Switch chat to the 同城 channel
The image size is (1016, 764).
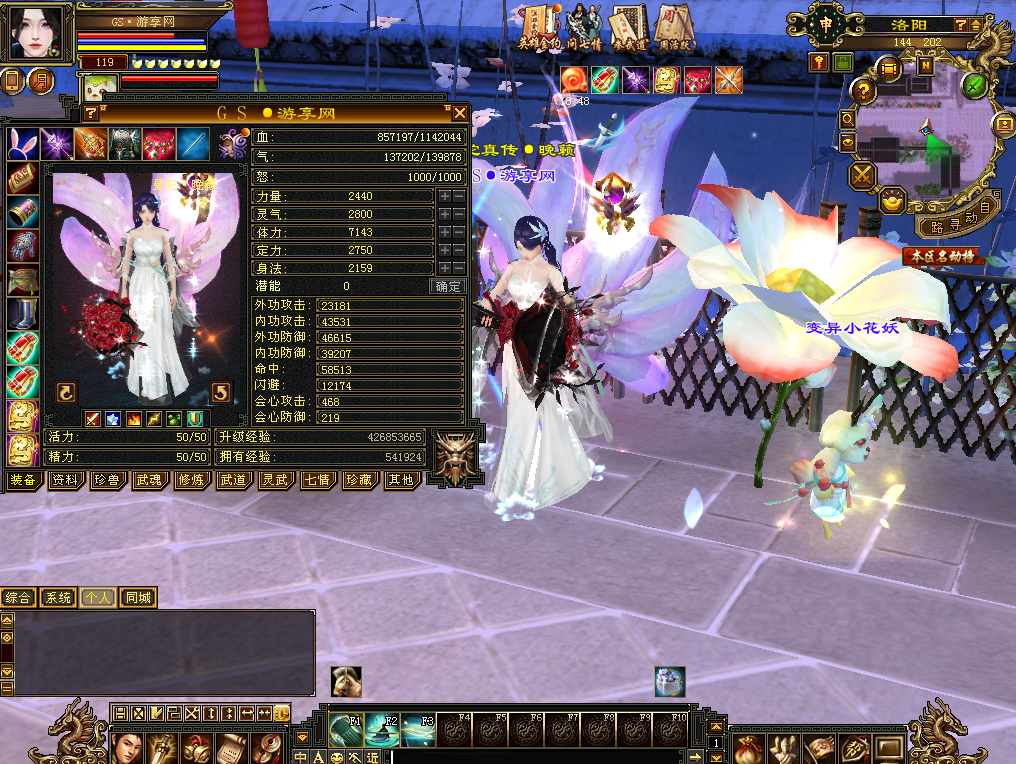(138, 598)
